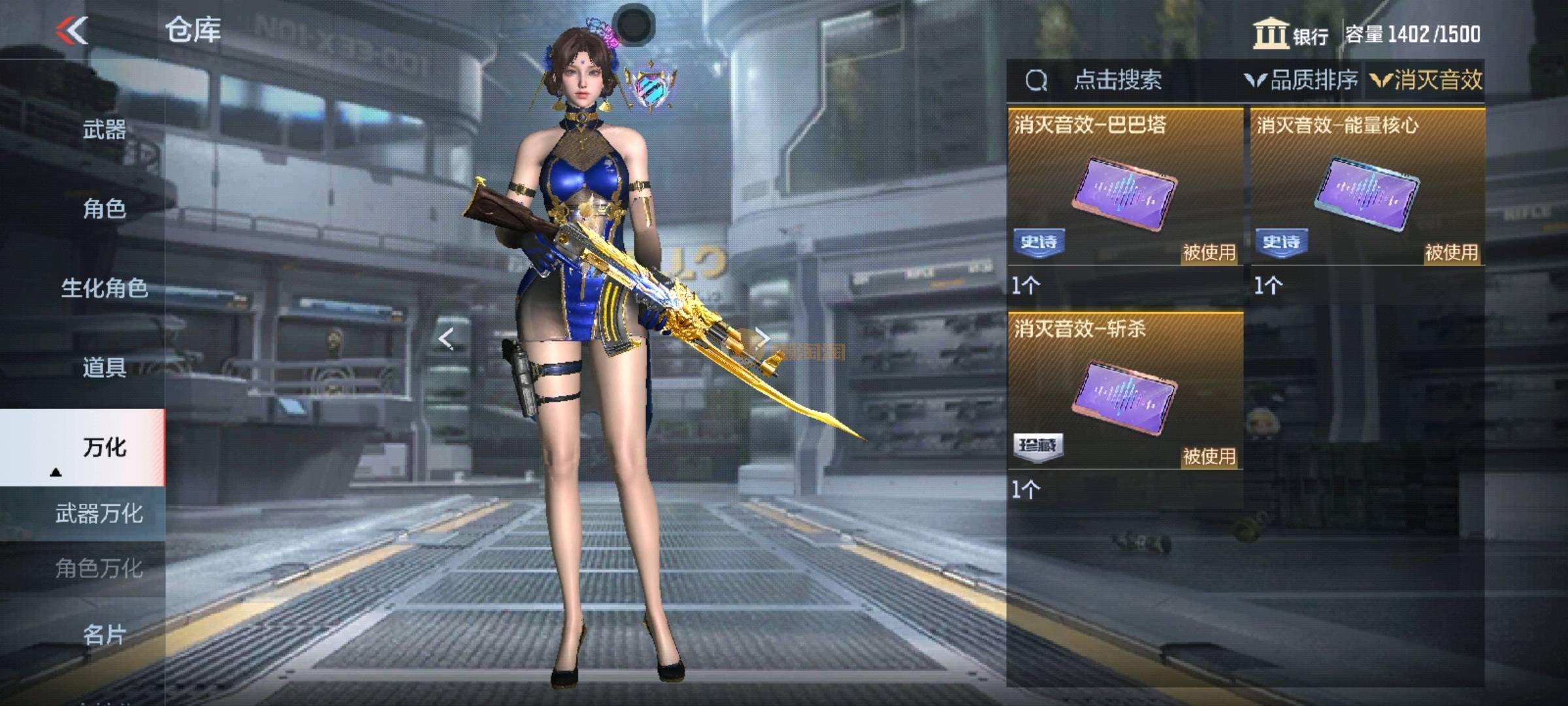1568x706 pixels.
Task: Open the 品质排序 sort dropdown
Action: tap(1301, 80)
